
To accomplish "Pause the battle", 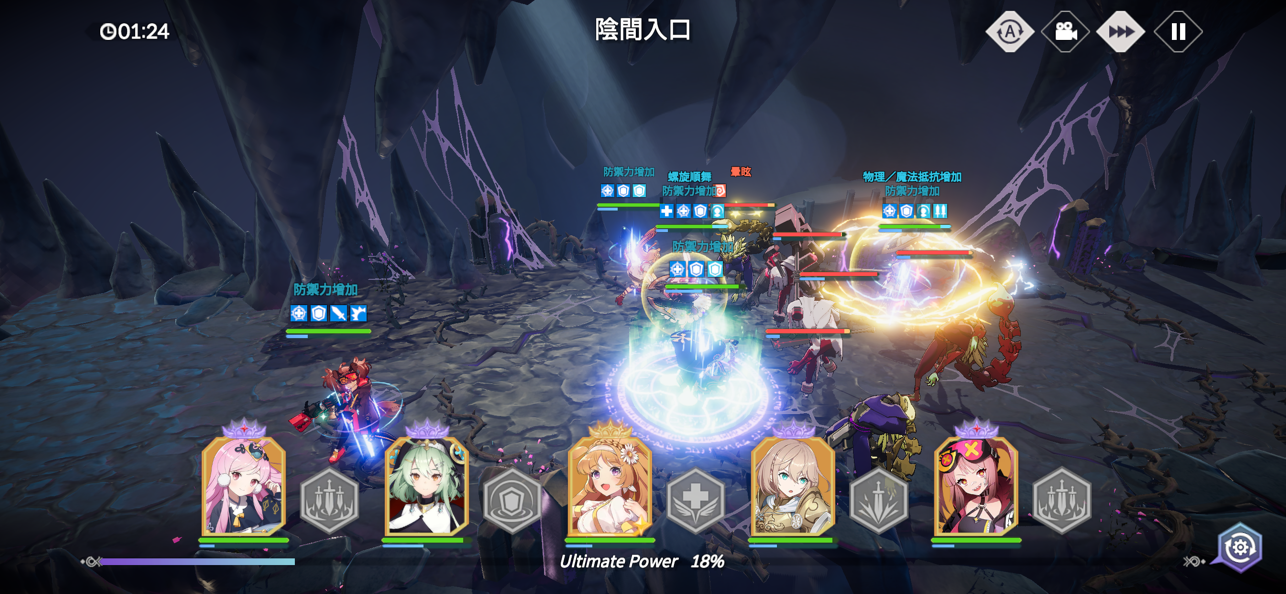I will [x=1178, y=32].
